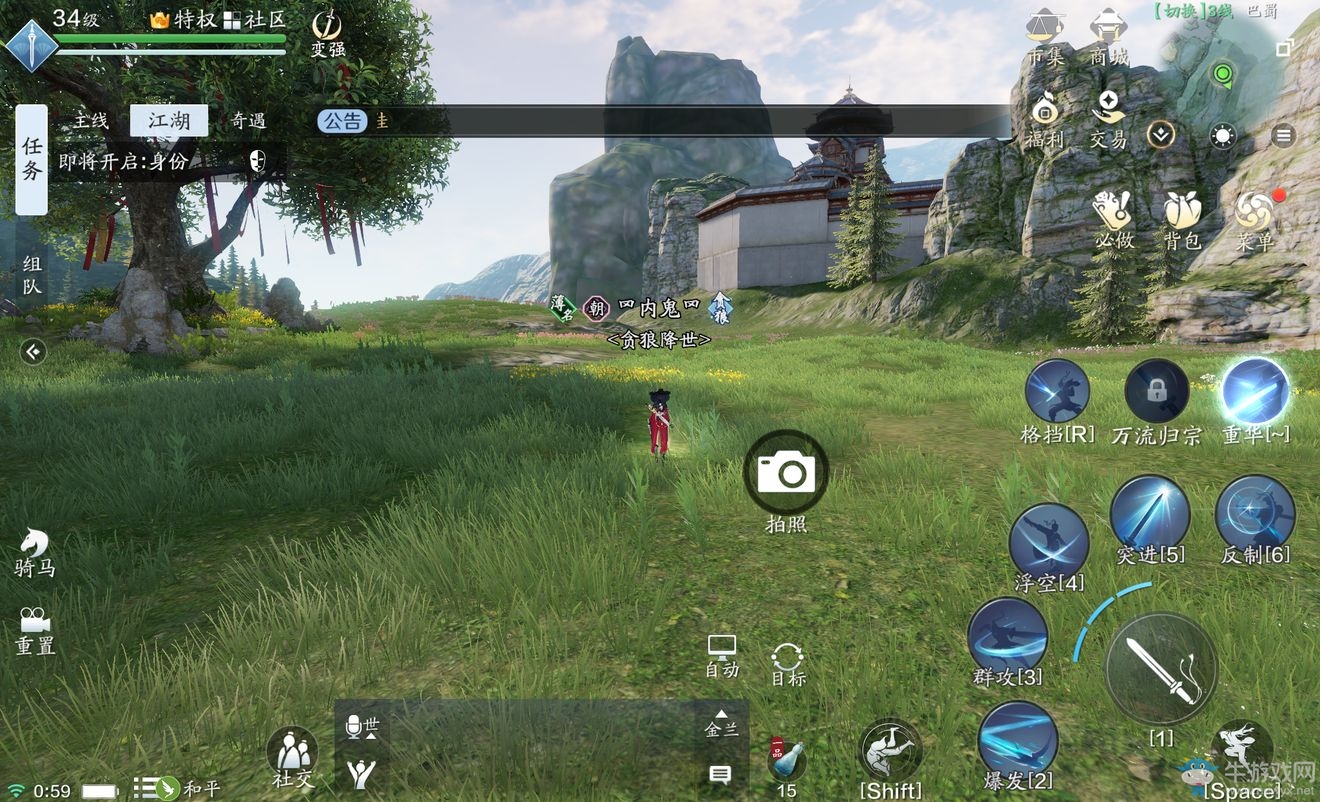Select the 奇遇 quest tab
1320x802 pixels.
click(x=248, y=121)
